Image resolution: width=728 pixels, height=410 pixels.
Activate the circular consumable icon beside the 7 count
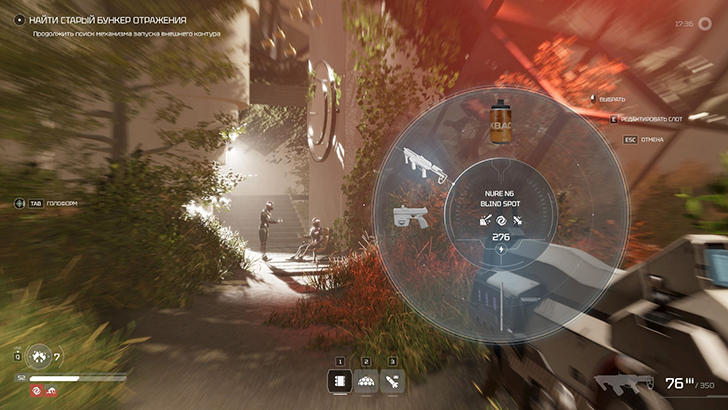pos(40,356)
